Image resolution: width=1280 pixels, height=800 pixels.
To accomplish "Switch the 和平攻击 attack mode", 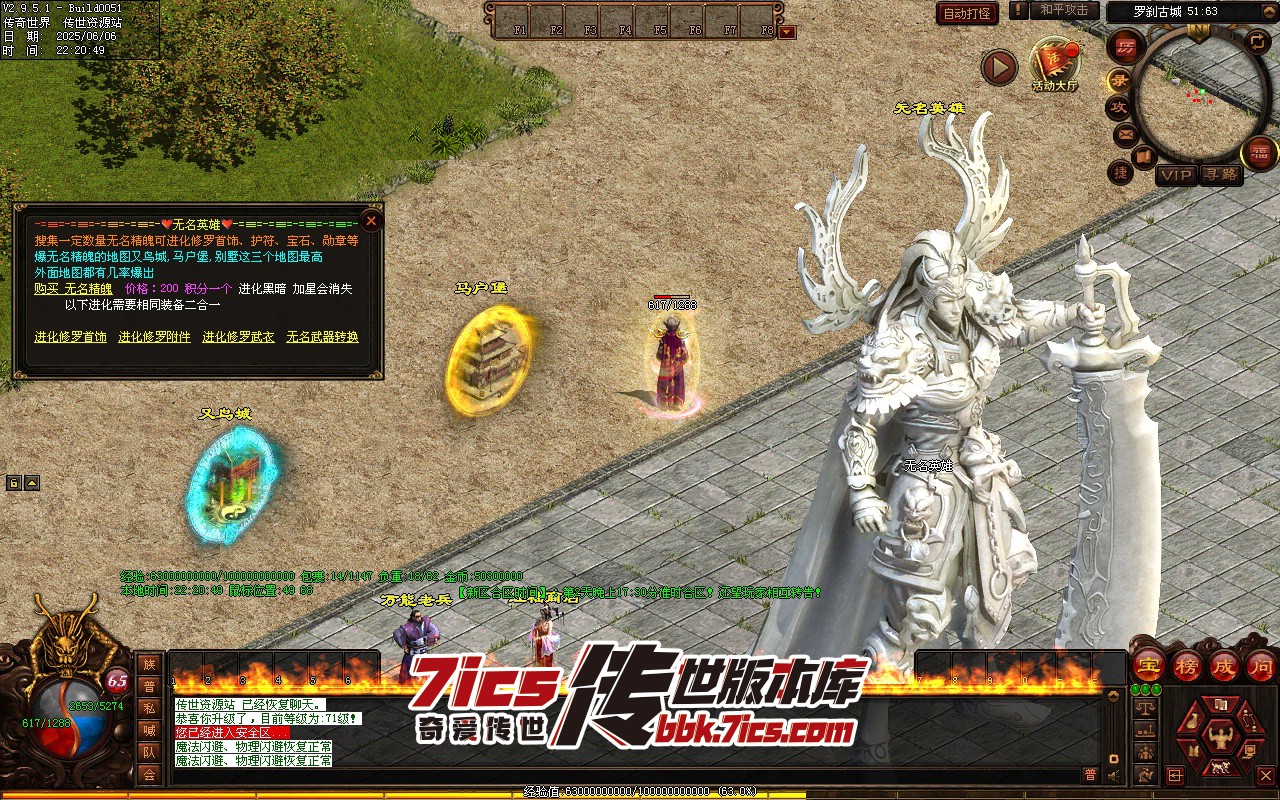I will (1064, 10).
